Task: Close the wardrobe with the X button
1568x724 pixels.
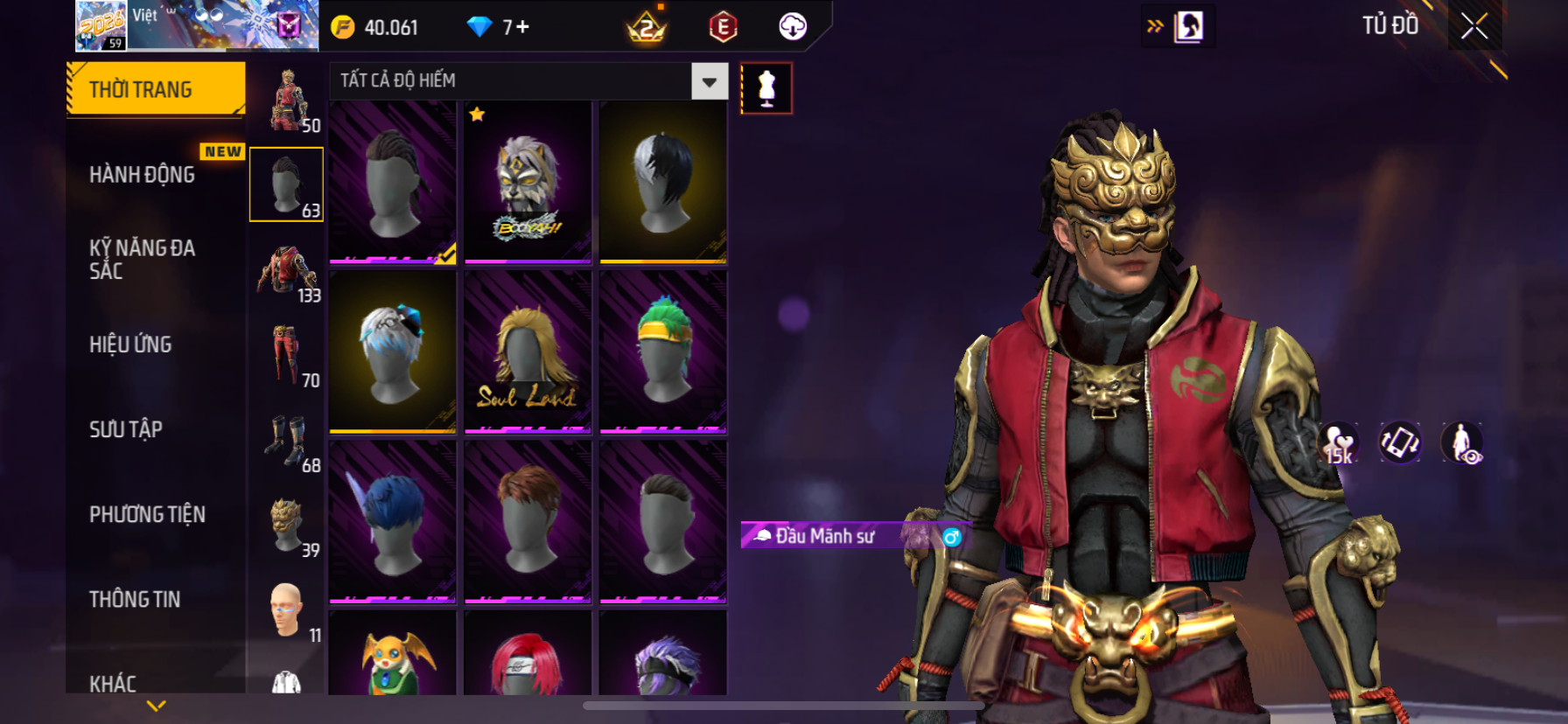Action: (x=1474, y=27)
